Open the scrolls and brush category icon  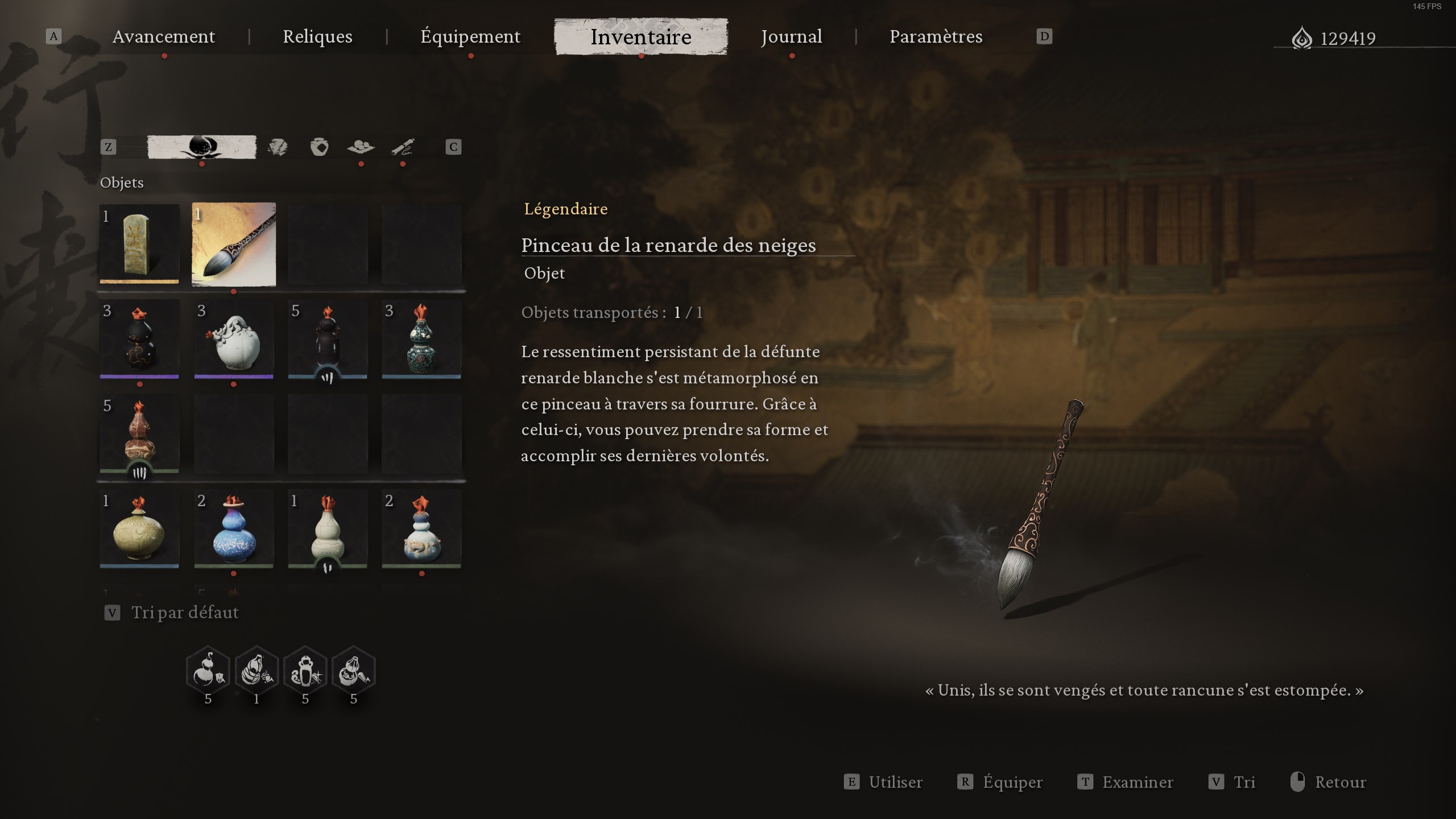click(403, 147)
